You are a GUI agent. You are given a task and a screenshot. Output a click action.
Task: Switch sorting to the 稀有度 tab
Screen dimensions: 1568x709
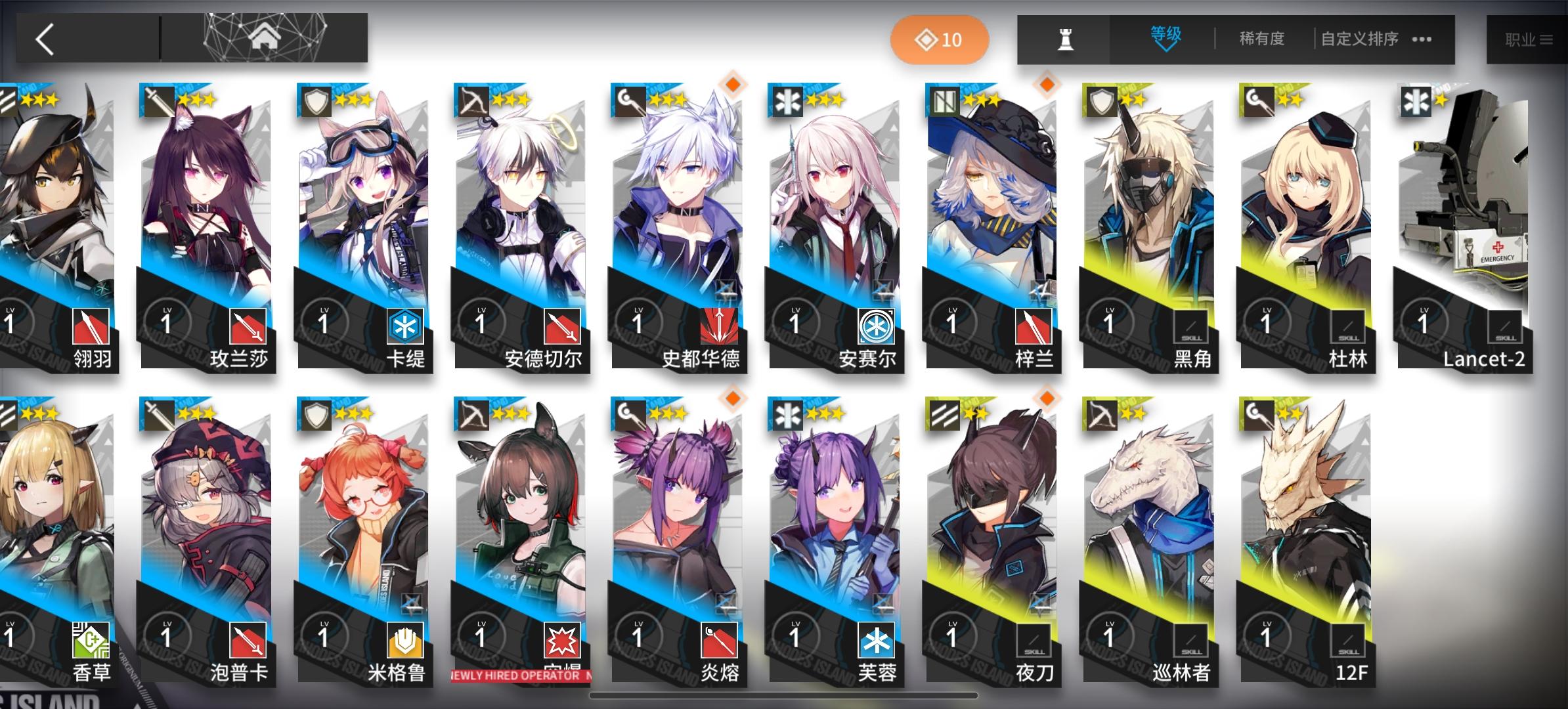coord(1261,39)
